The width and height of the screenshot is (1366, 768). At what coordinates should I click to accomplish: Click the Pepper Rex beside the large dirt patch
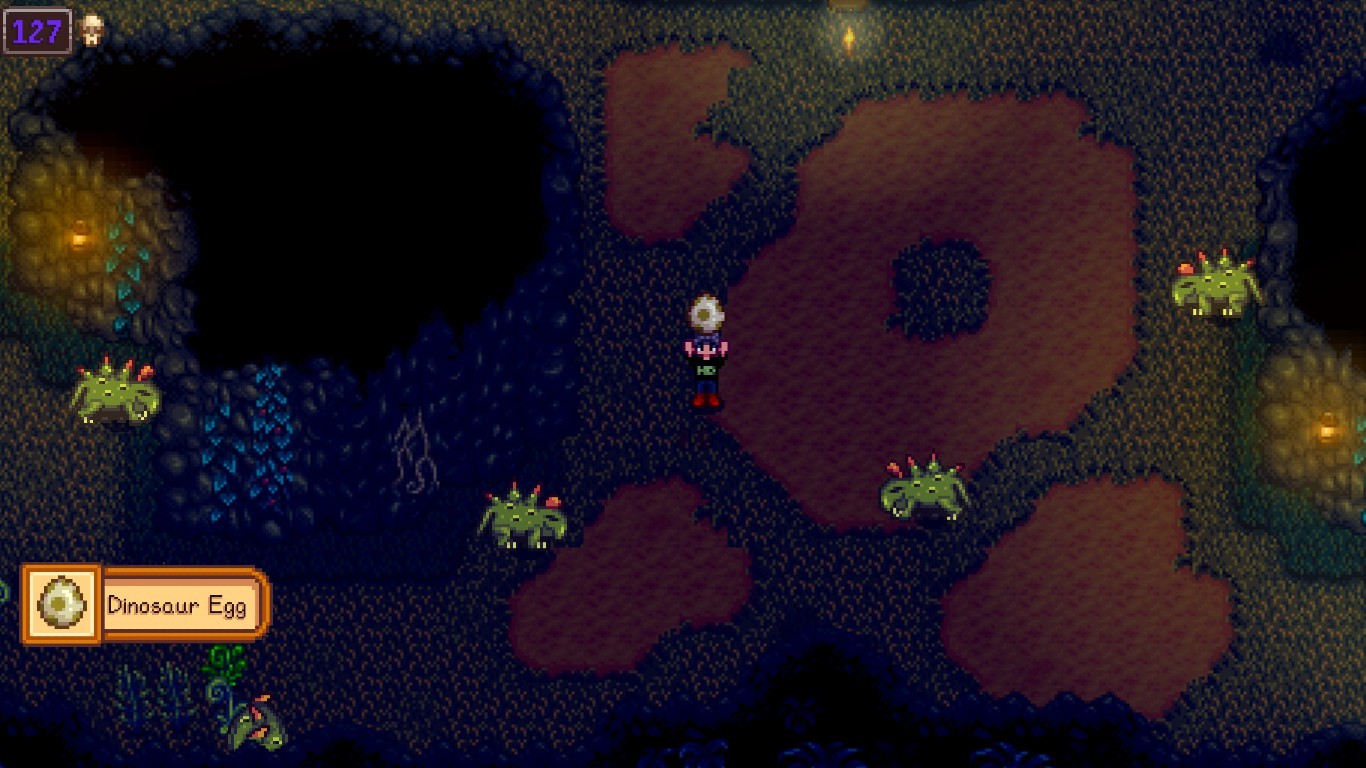920,490
